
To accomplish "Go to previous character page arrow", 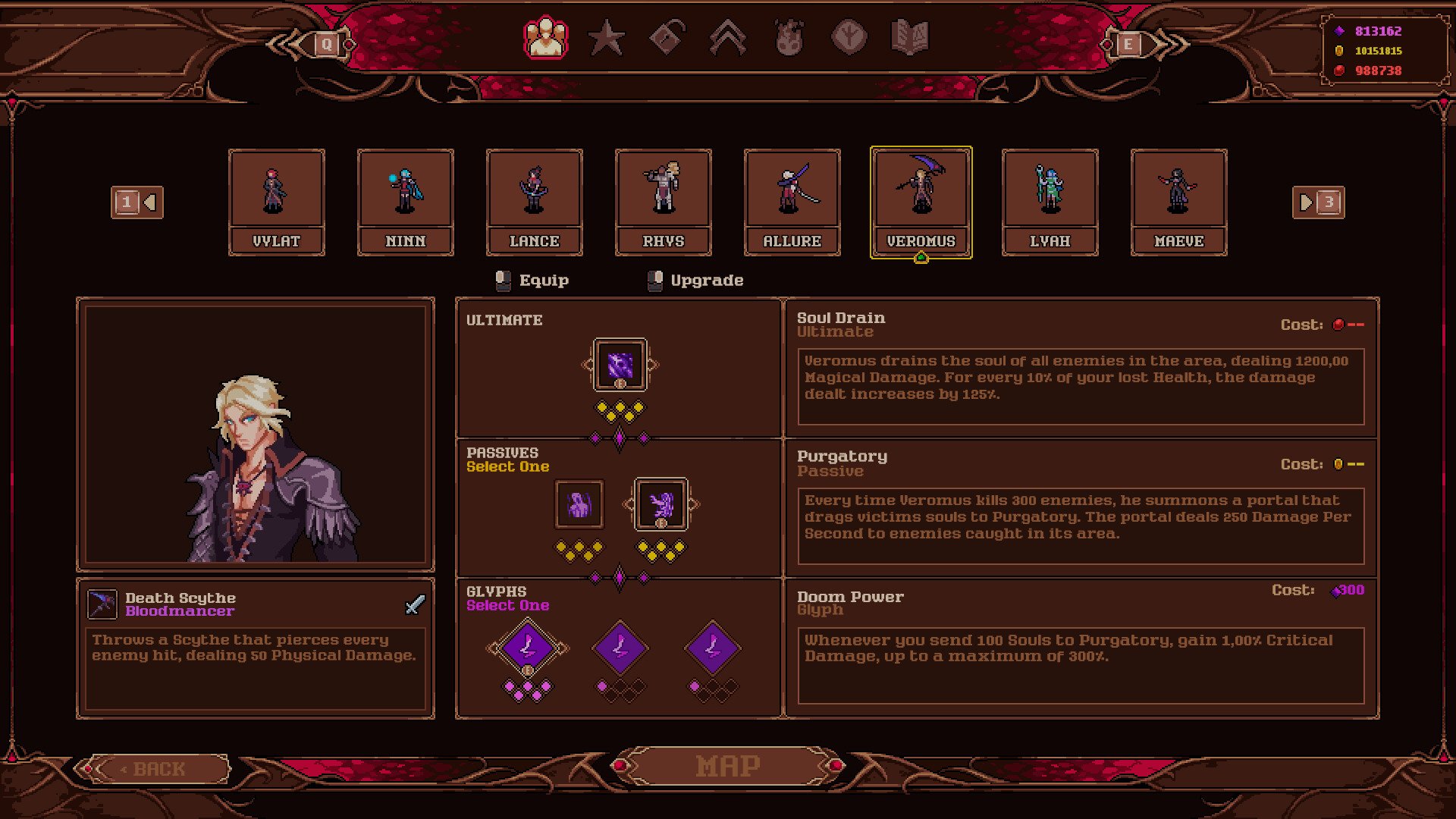I will tap(137, 202).
